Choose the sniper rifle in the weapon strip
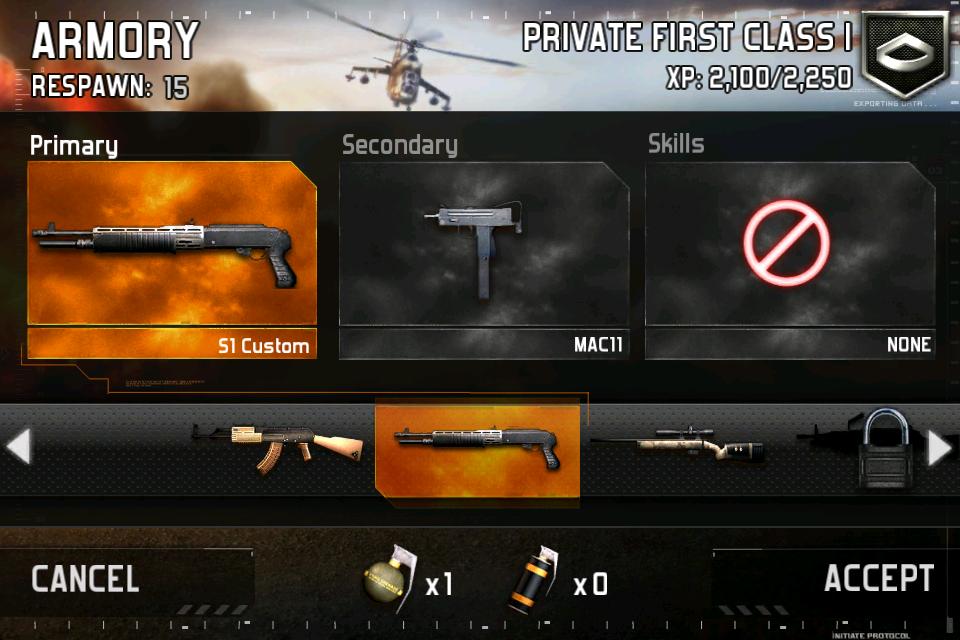Viewport: 960px width, 640px height. (x=680, y=447)
